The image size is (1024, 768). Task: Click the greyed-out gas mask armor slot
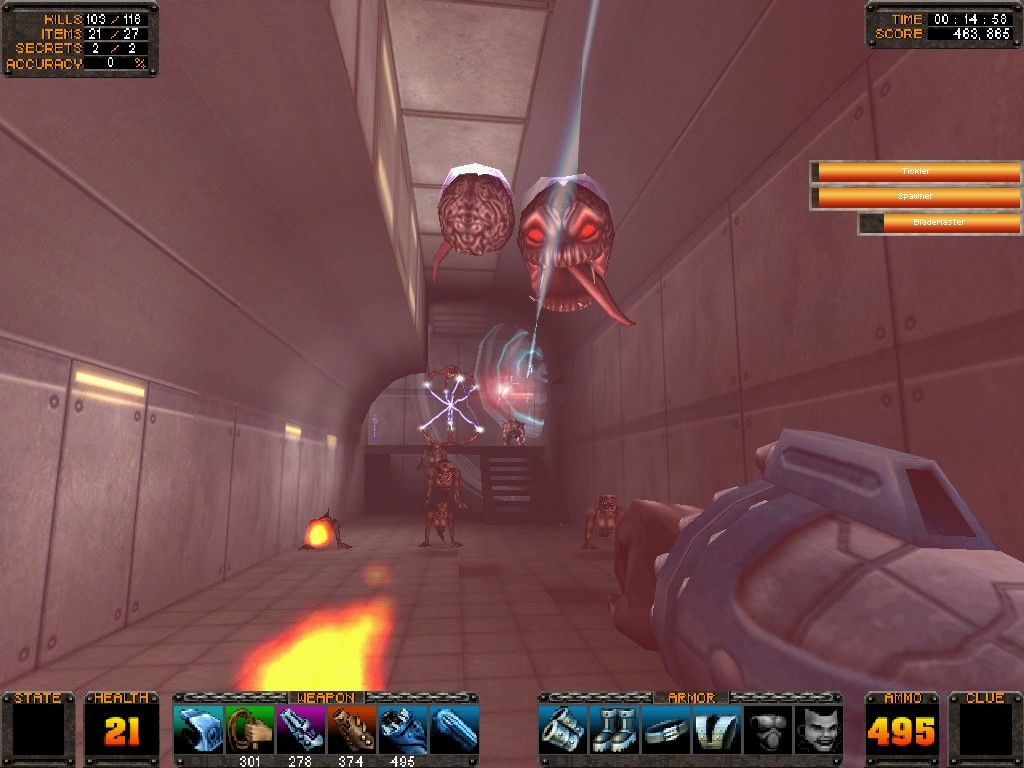coord(767,730)
